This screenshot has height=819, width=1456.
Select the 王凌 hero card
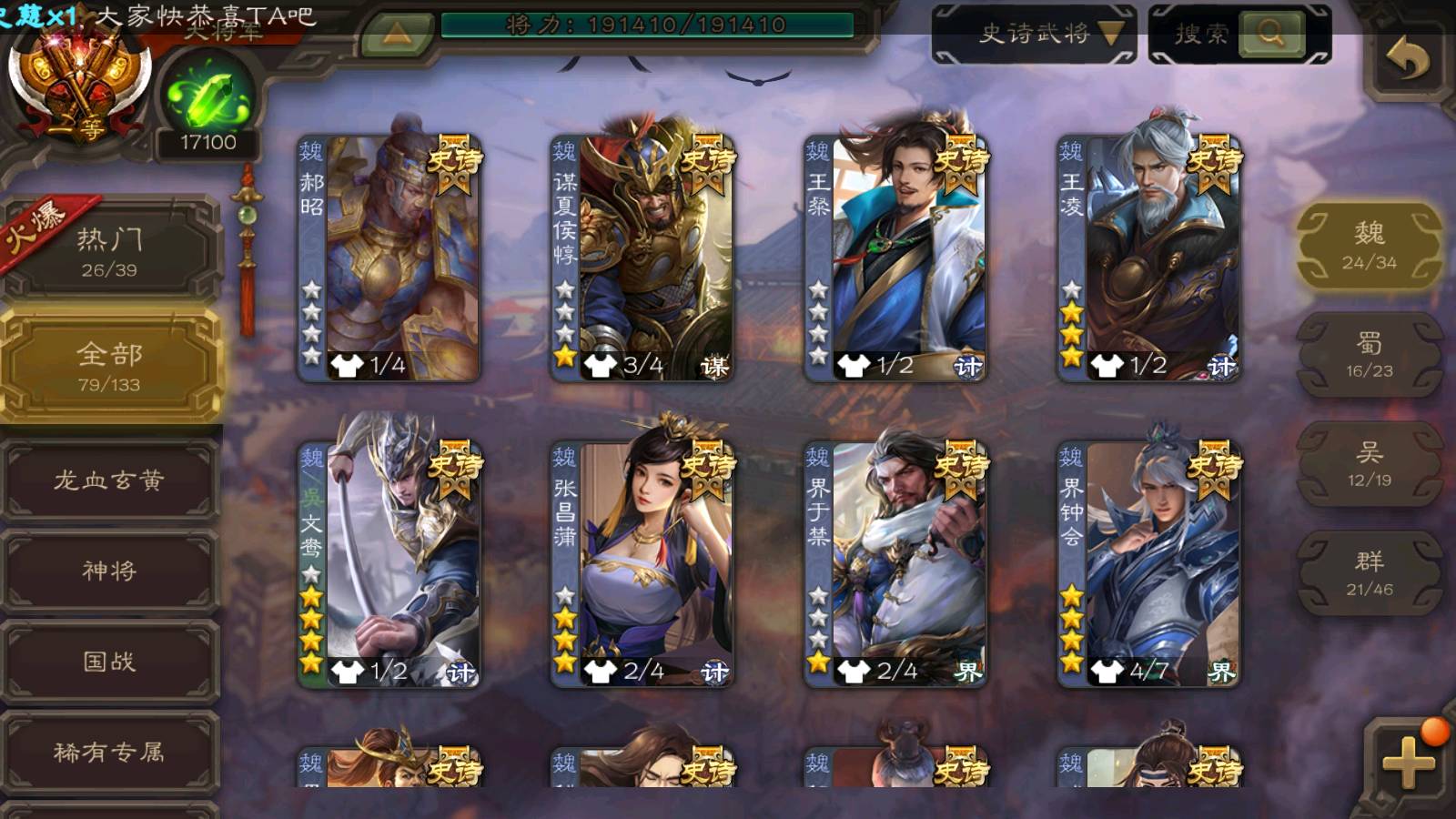click(1148, 258)
